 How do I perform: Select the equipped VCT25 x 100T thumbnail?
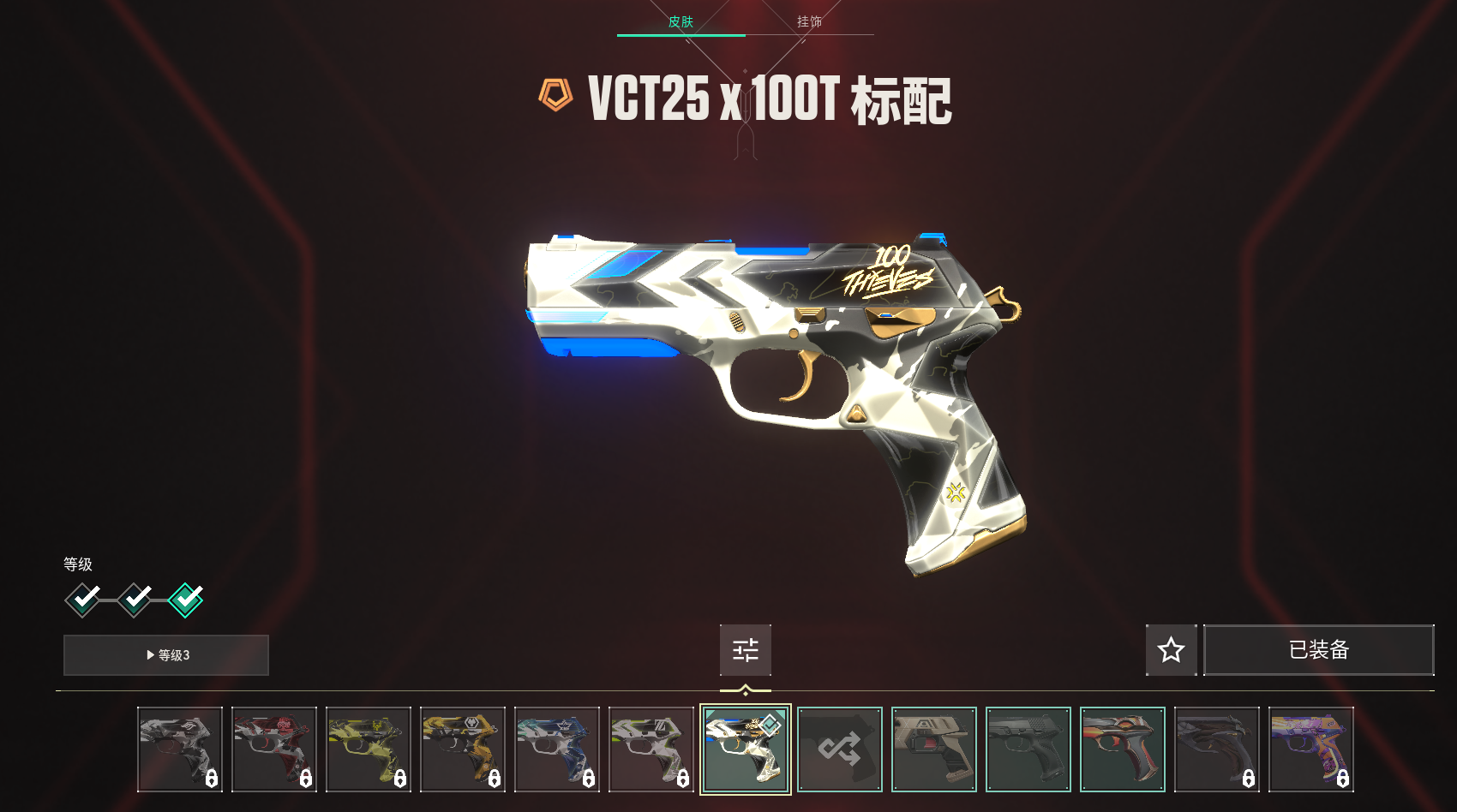point(746,749)
